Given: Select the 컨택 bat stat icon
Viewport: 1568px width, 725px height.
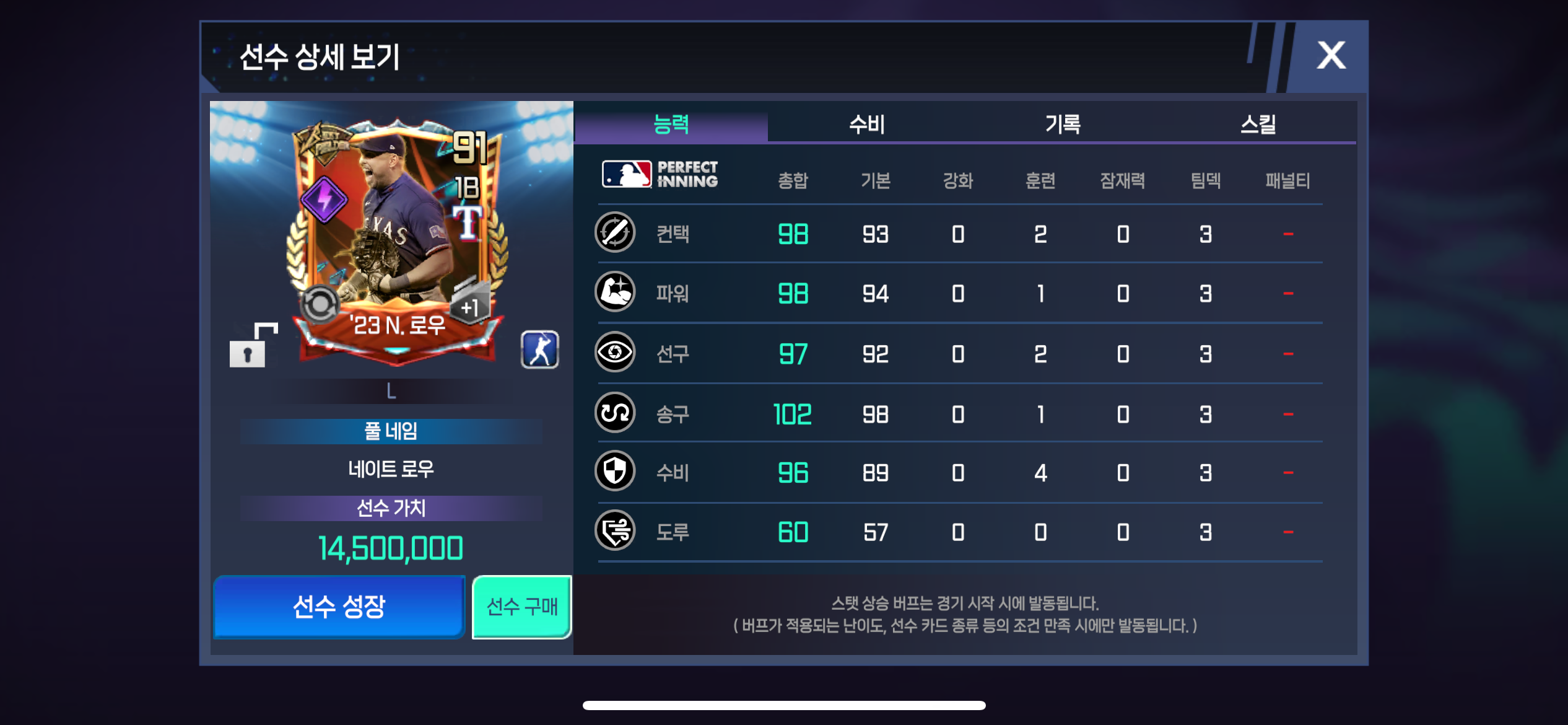Looking at the screenshot, I should (x=615, y=233).
